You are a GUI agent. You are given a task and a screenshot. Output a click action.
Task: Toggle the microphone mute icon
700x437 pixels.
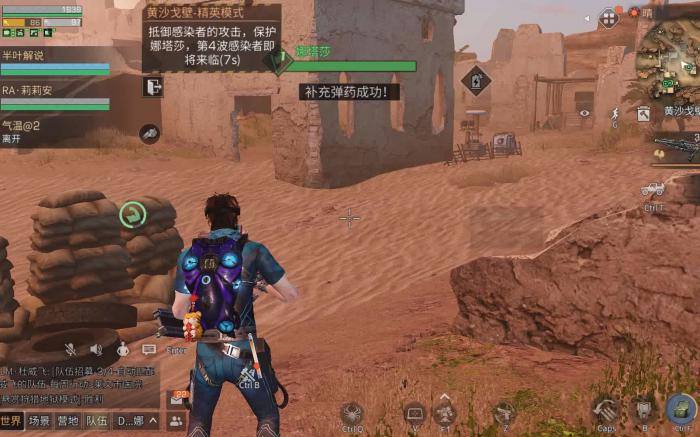tap(71, 349)
